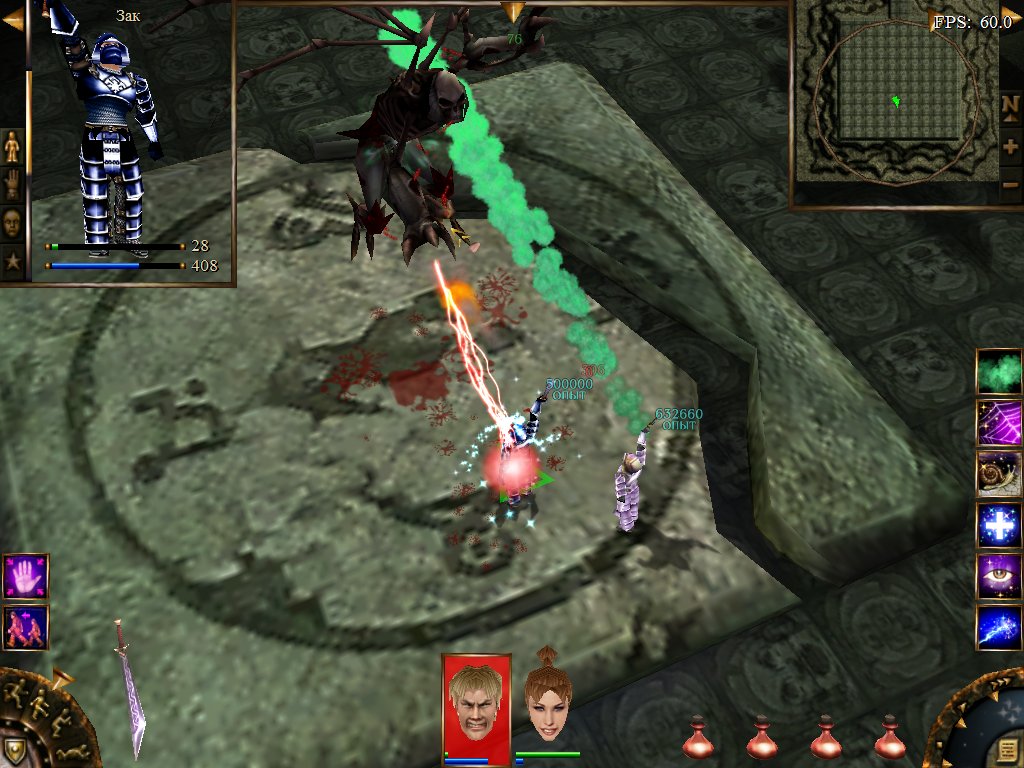This screenshot has height=768, width=1024.
Task: Click the purple hand buff icon
Action: pos(25,576)
